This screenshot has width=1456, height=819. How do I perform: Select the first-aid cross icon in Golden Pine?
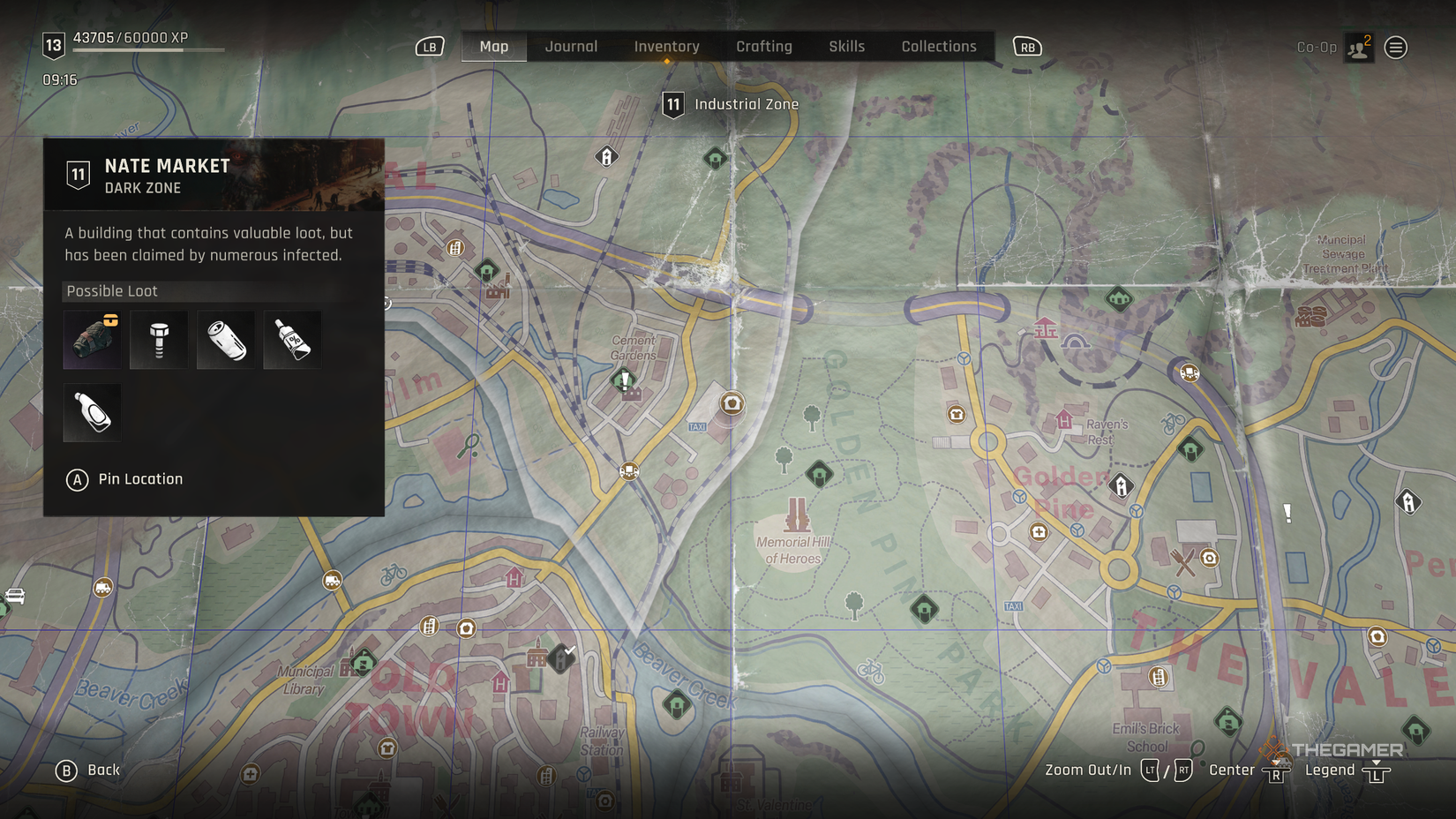(x=1039, y=532)
